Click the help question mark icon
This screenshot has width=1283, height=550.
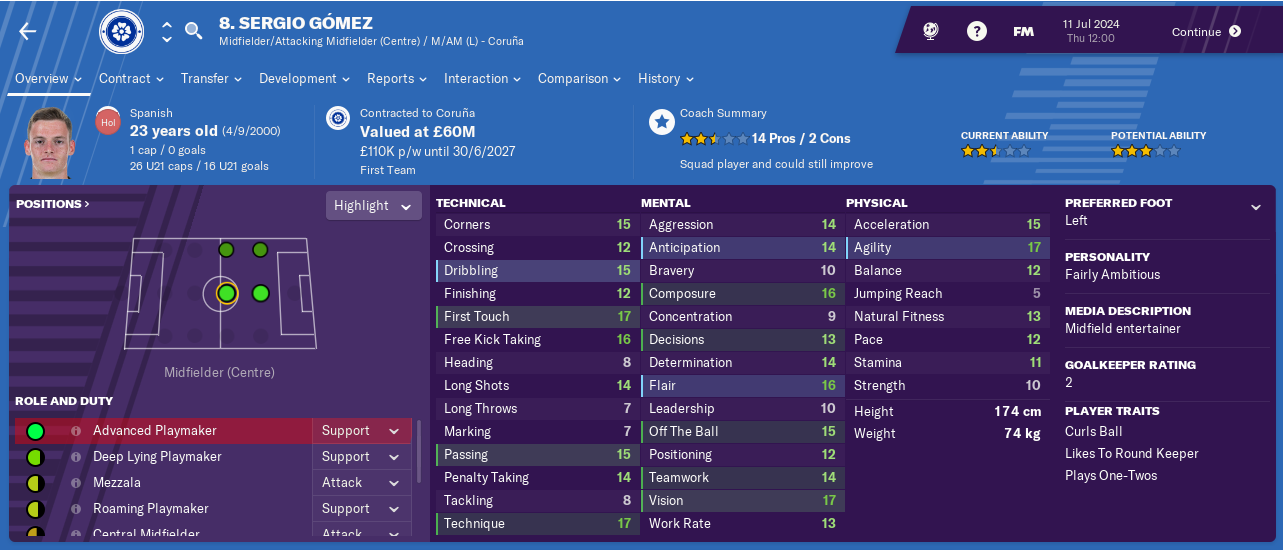pyautogui.click(x=976, y=32)
